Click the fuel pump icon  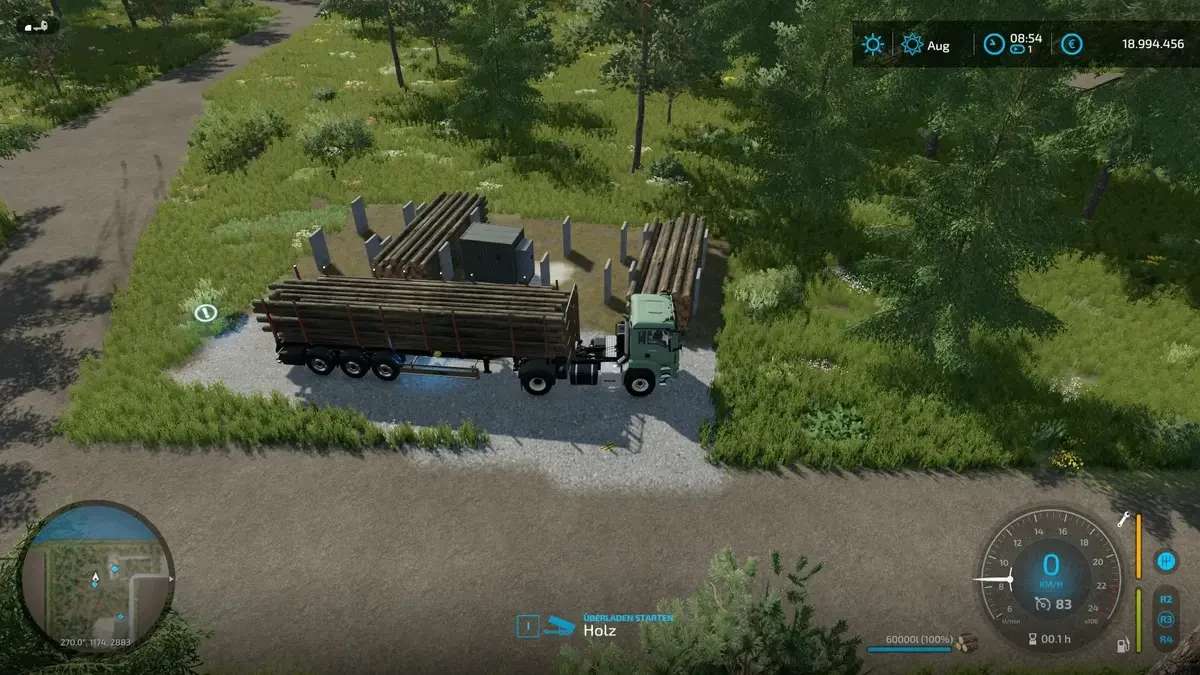[1124, 646]
